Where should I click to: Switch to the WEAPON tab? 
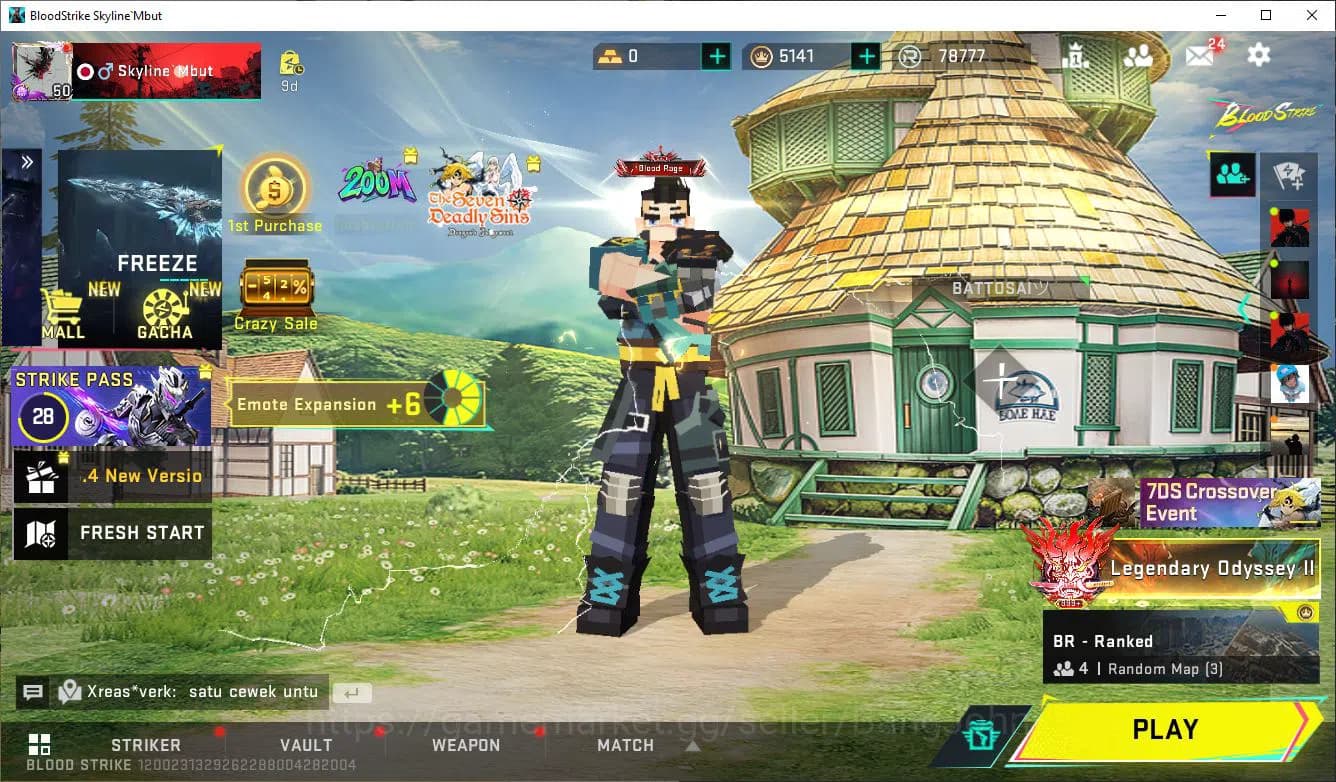(466, 744)
